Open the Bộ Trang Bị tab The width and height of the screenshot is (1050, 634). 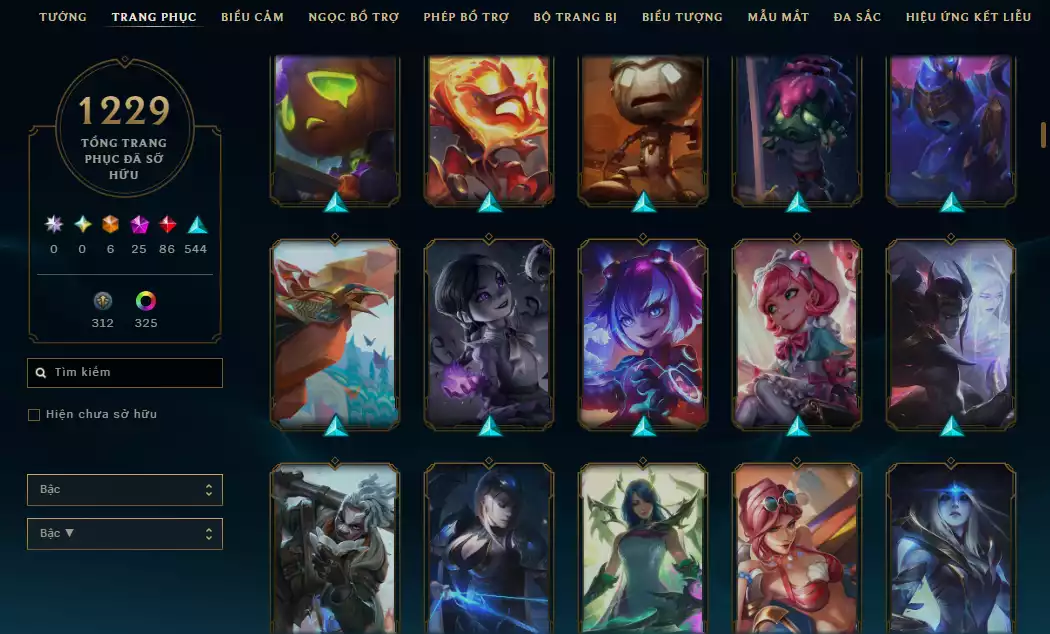pyautogui.click(x=575, y=17)
